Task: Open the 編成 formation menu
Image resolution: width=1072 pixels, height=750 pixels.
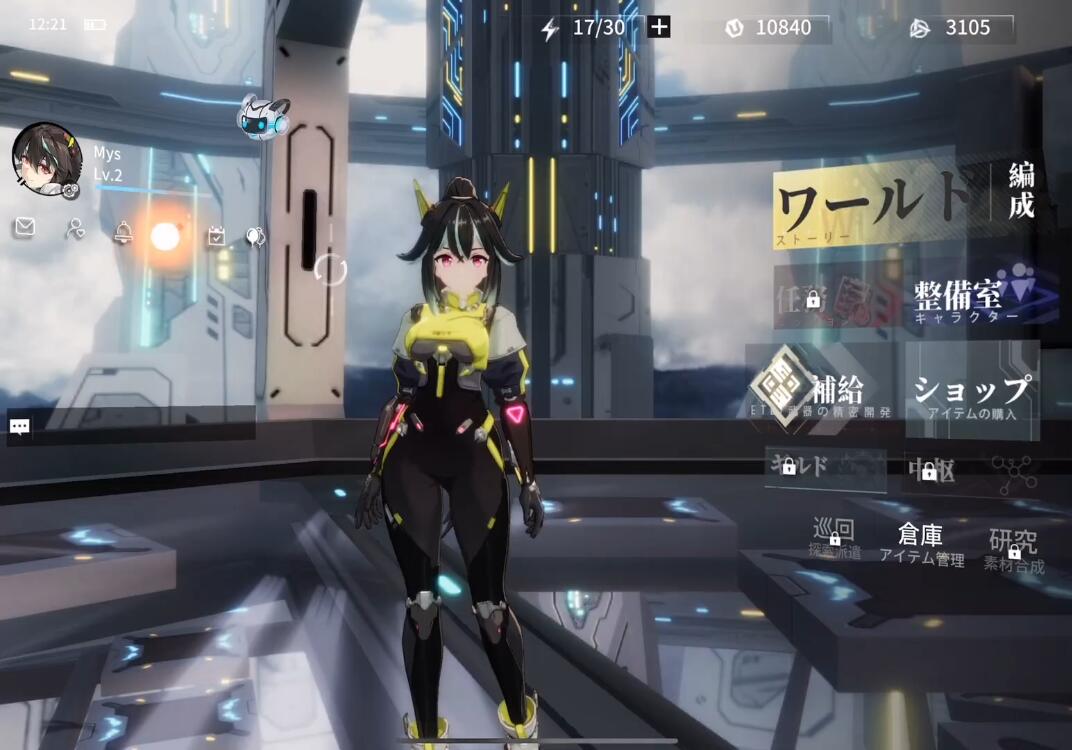Action: point(1021,191)
